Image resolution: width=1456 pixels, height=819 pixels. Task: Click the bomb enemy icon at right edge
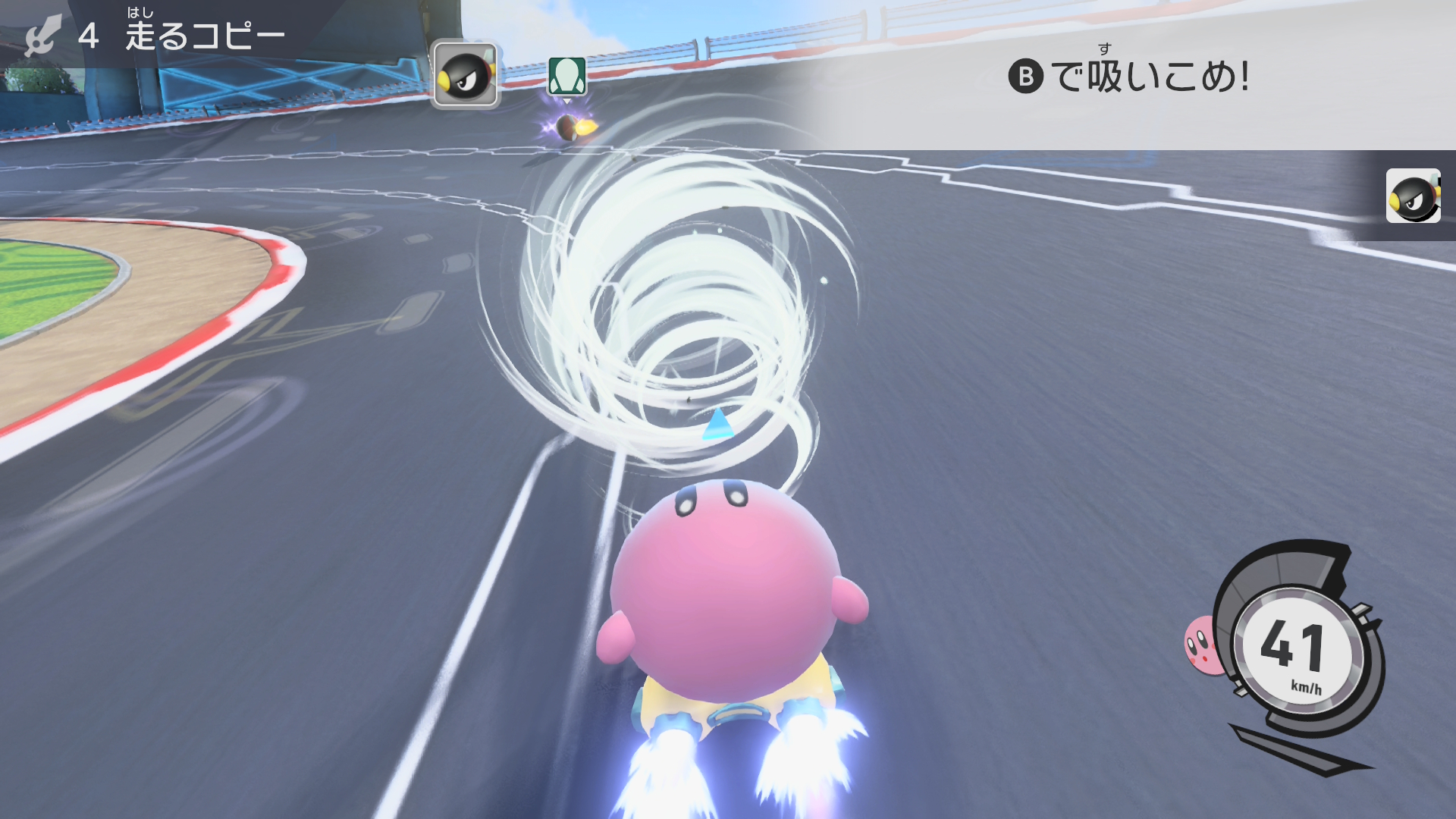coord(1413,196)
